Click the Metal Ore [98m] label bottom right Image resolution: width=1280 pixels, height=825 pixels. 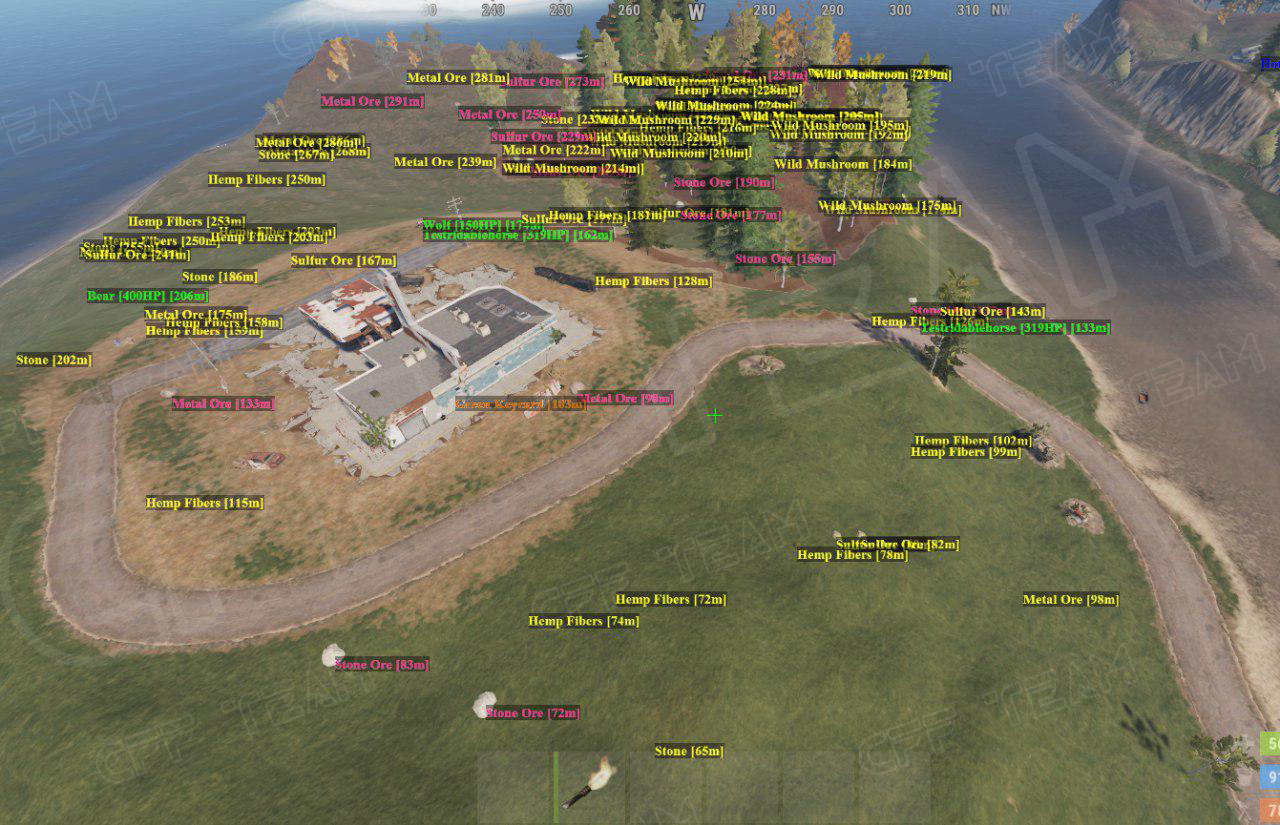point(1071,599)
